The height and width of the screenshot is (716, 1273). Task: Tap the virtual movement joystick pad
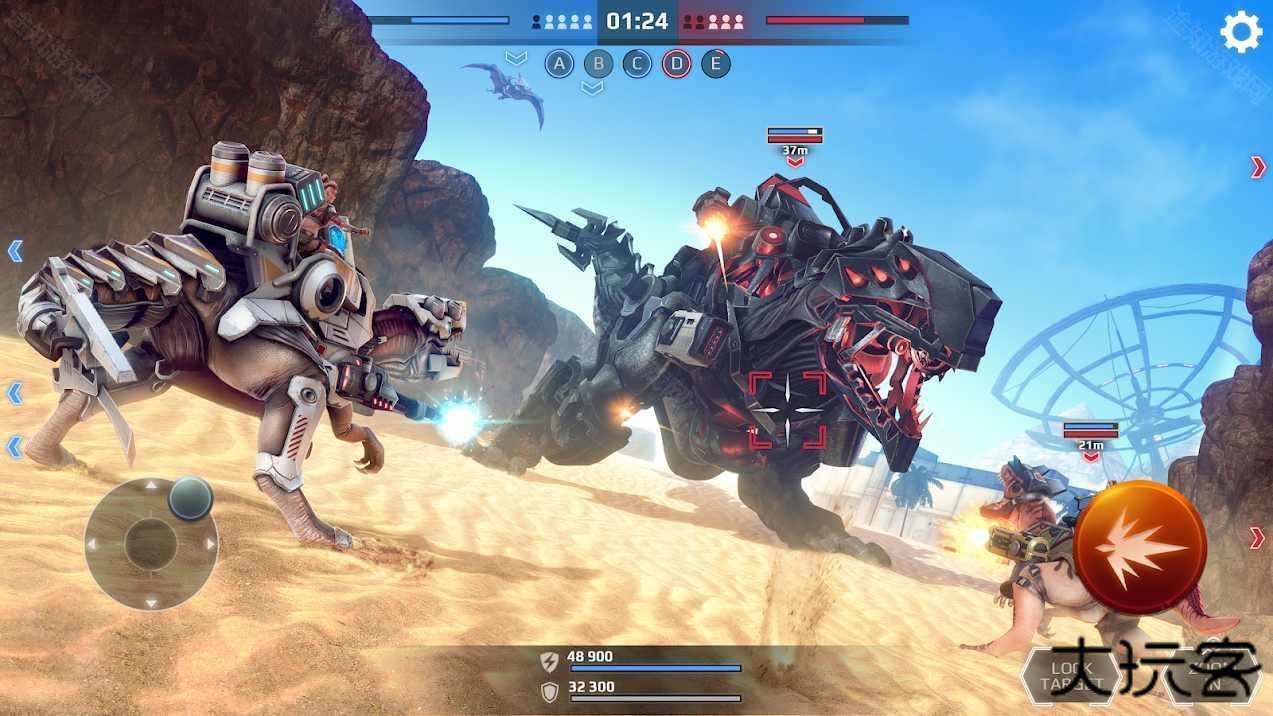coord(151,543)
